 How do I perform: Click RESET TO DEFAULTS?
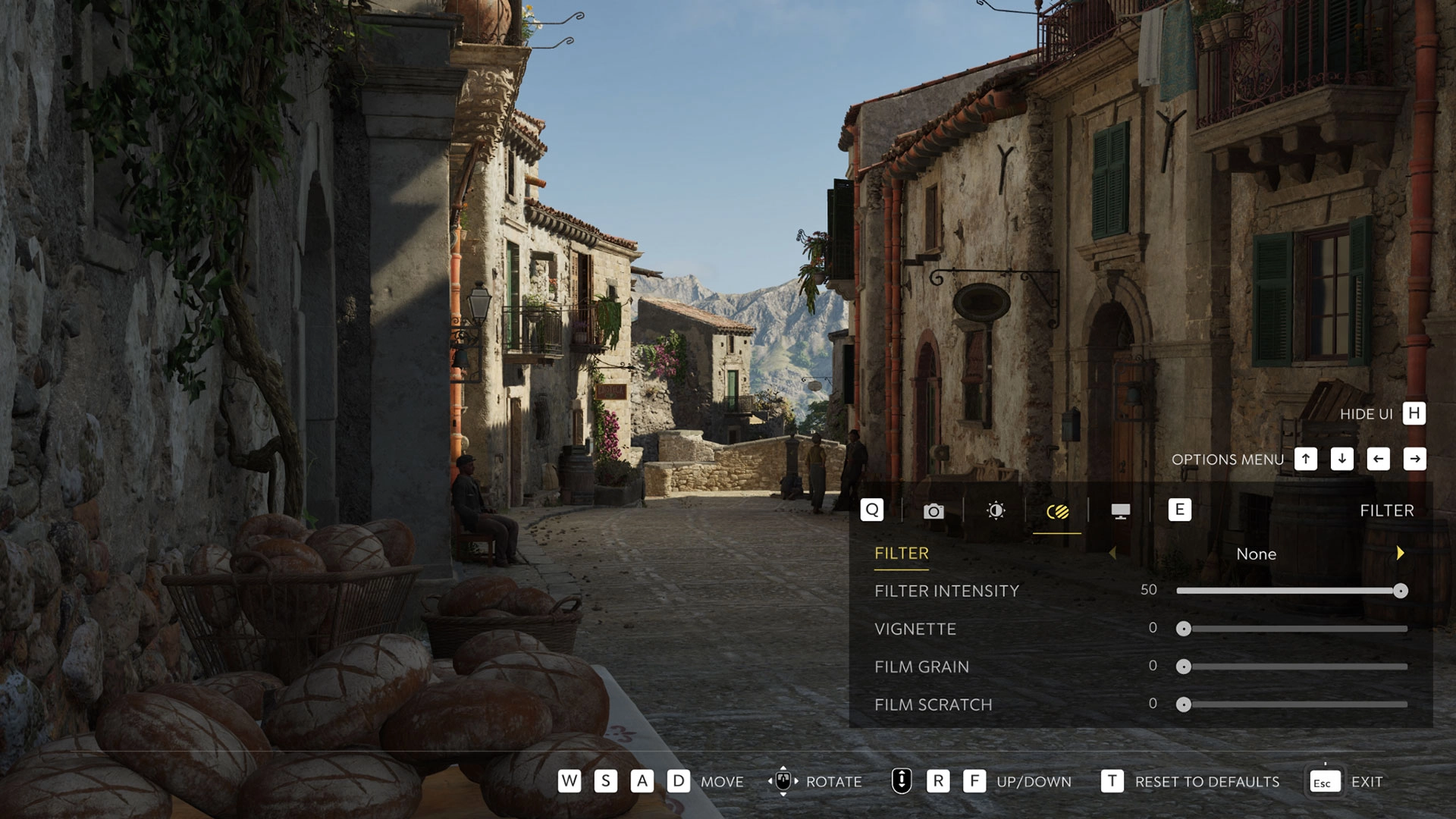tap(1206, 781)
